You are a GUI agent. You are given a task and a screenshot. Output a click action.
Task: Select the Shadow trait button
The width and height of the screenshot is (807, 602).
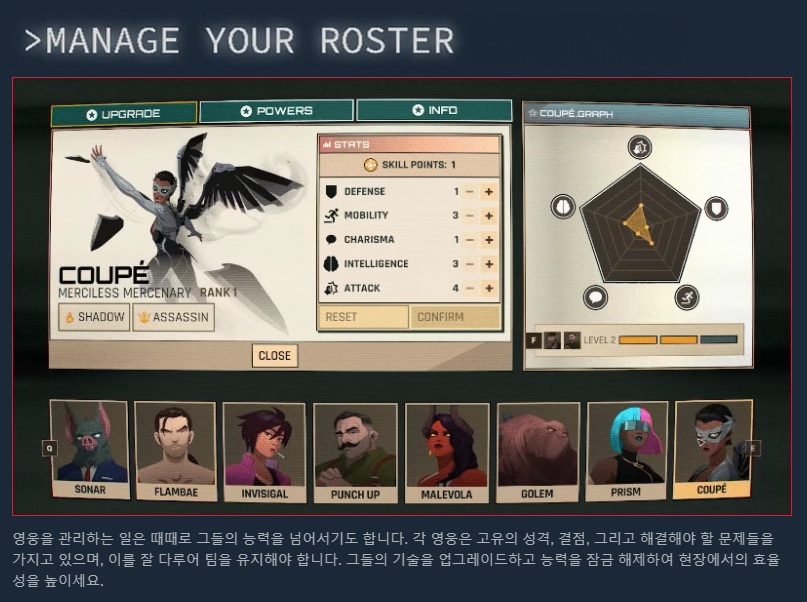(94, 317)
